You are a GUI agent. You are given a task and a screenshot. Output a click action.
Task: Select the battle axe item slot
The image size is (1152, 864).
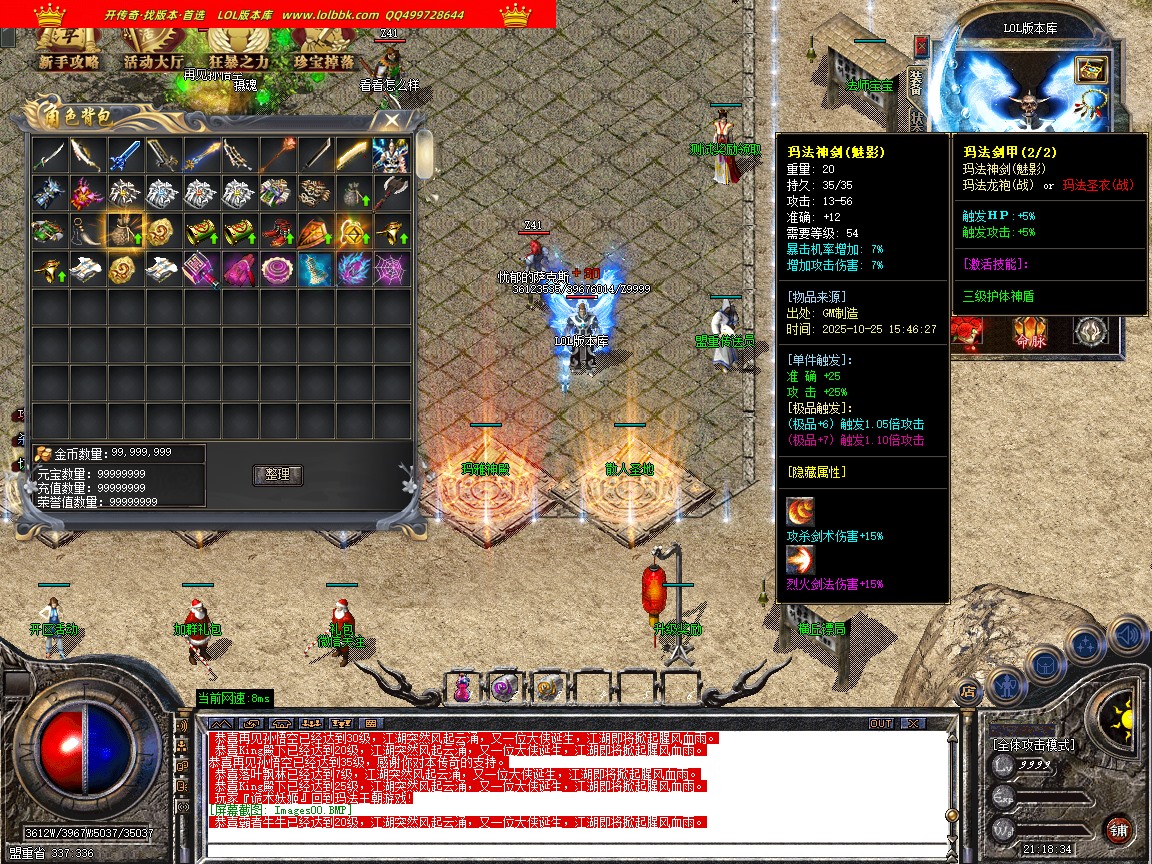click(x=392, y=193)
